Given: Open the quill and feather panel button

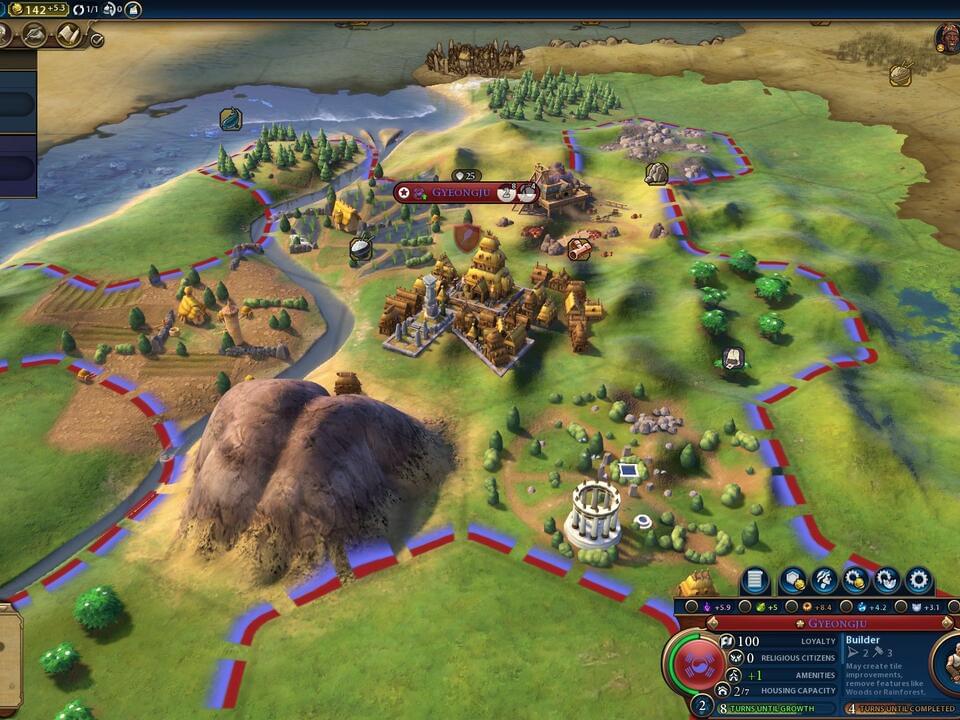Looking at the screenshot, I should pos(34,35).
